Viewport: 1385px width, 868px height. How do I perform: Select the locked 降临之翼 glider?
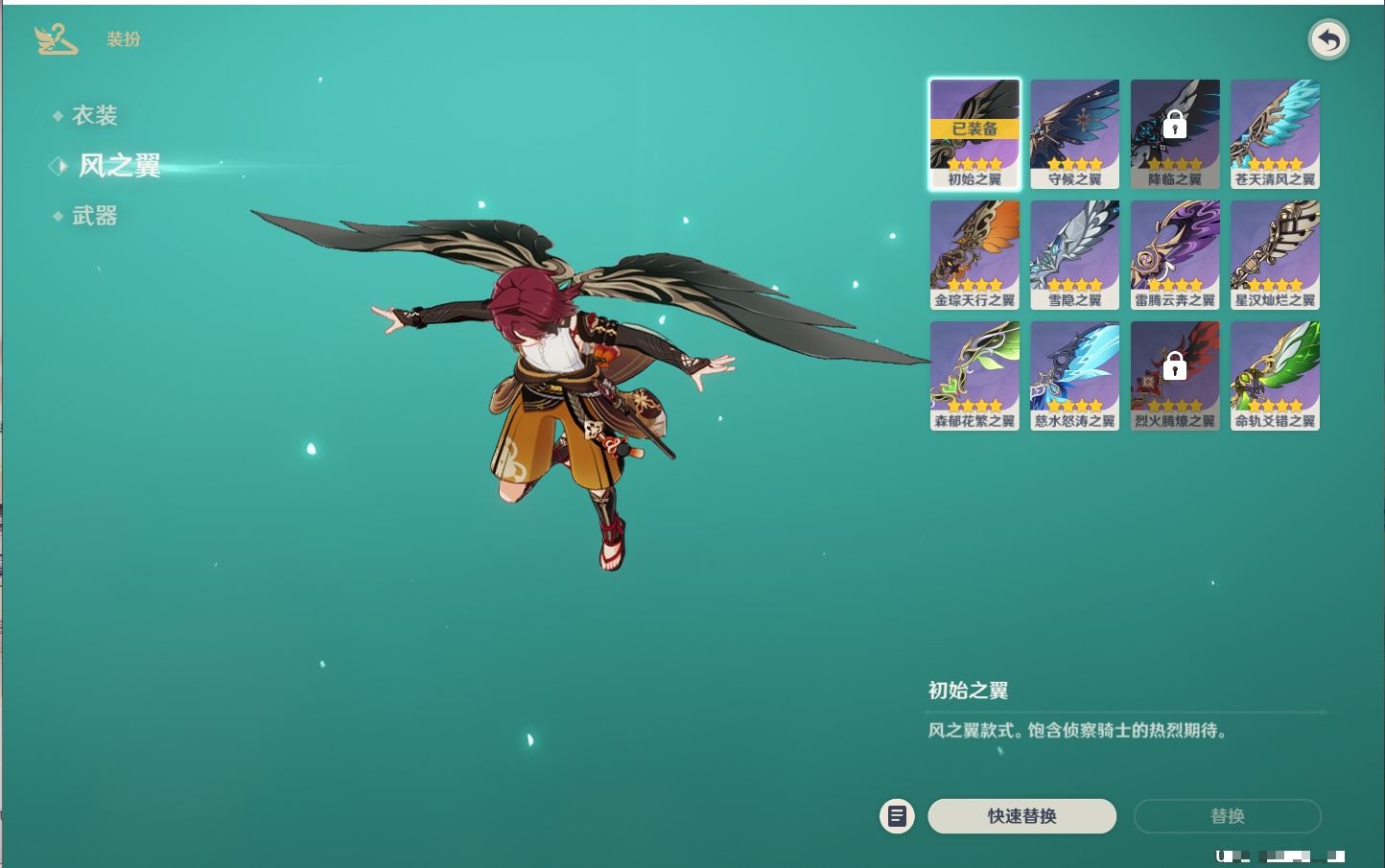[x=1175, y=133]
